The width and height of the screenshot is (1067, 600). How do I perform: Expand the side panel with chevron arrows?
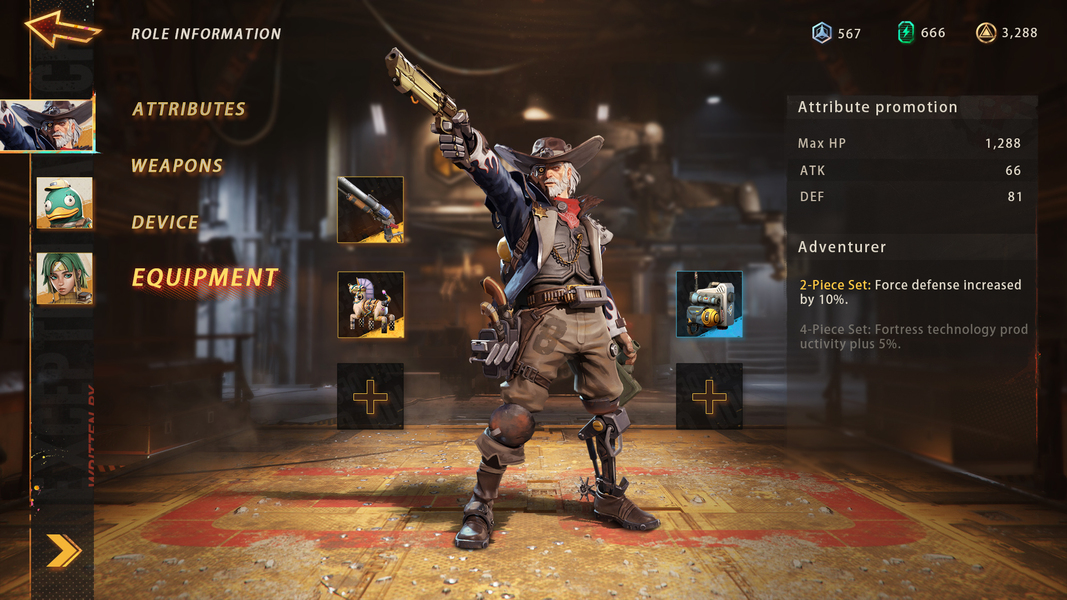pos(63,550)
